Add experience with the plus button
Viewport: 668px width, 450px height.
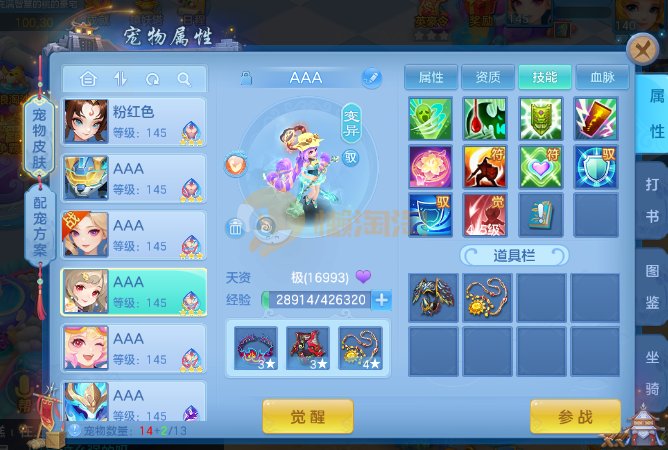click(x=381, y=299)
